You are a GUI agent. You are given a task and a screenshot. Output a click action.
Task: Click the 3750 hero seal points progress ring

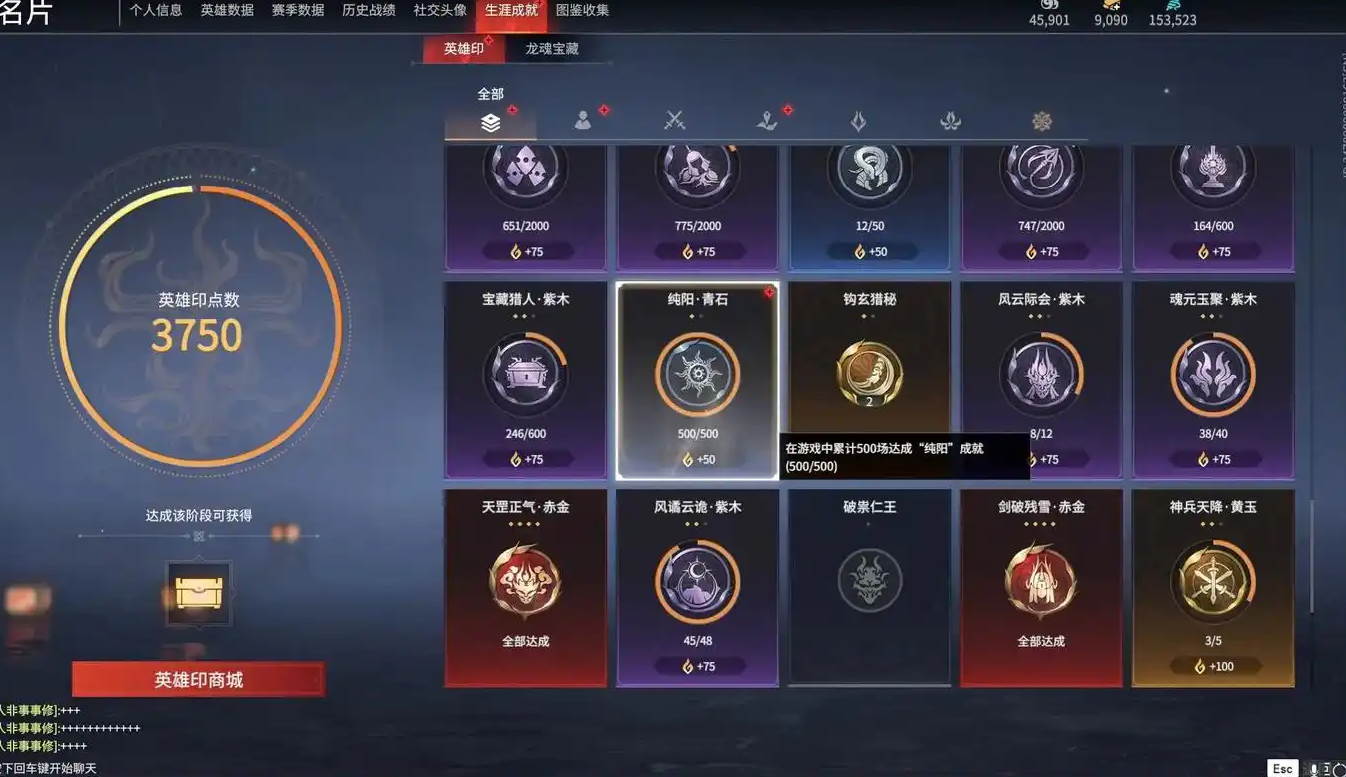coord(197,335)
